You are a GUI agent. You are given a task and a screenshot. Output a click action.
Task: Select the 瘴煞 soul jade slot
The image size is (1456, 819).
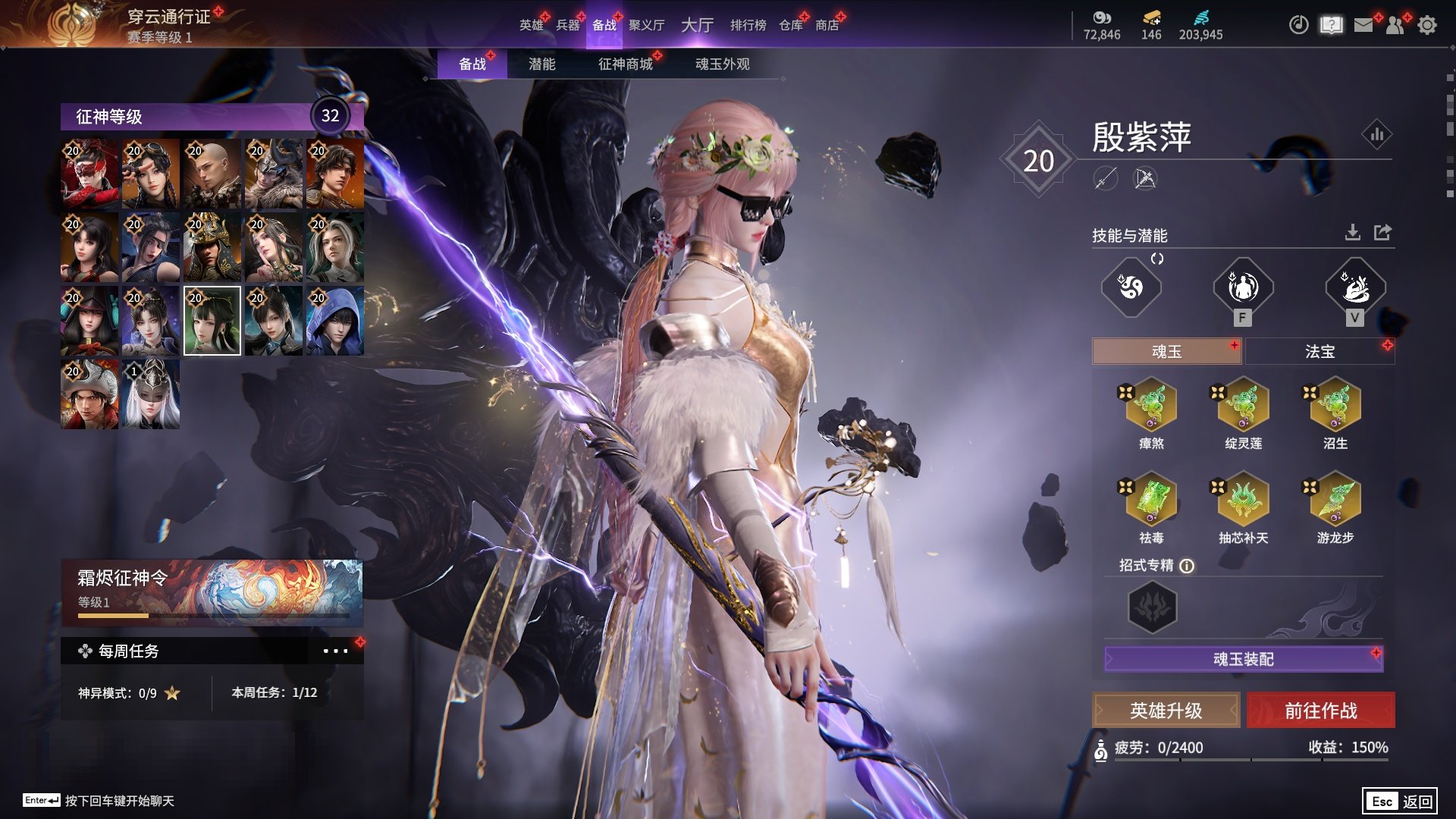tap(1151, 406)
